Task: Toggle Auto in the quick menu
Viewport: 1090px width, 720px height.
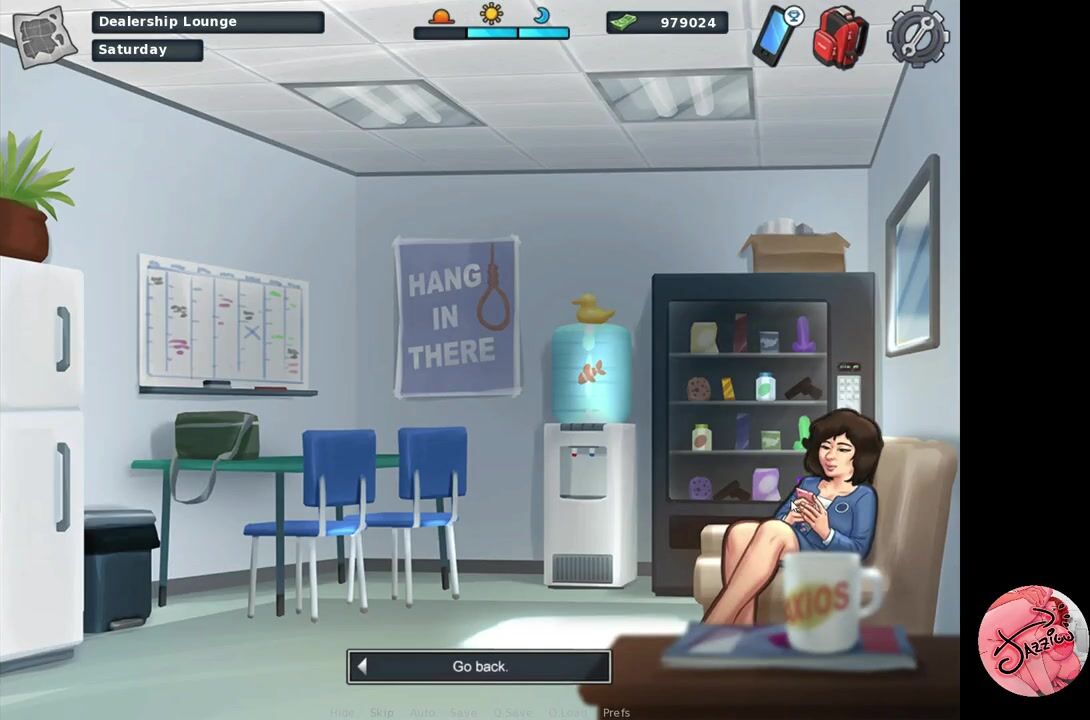Action: tap(422, 713)
